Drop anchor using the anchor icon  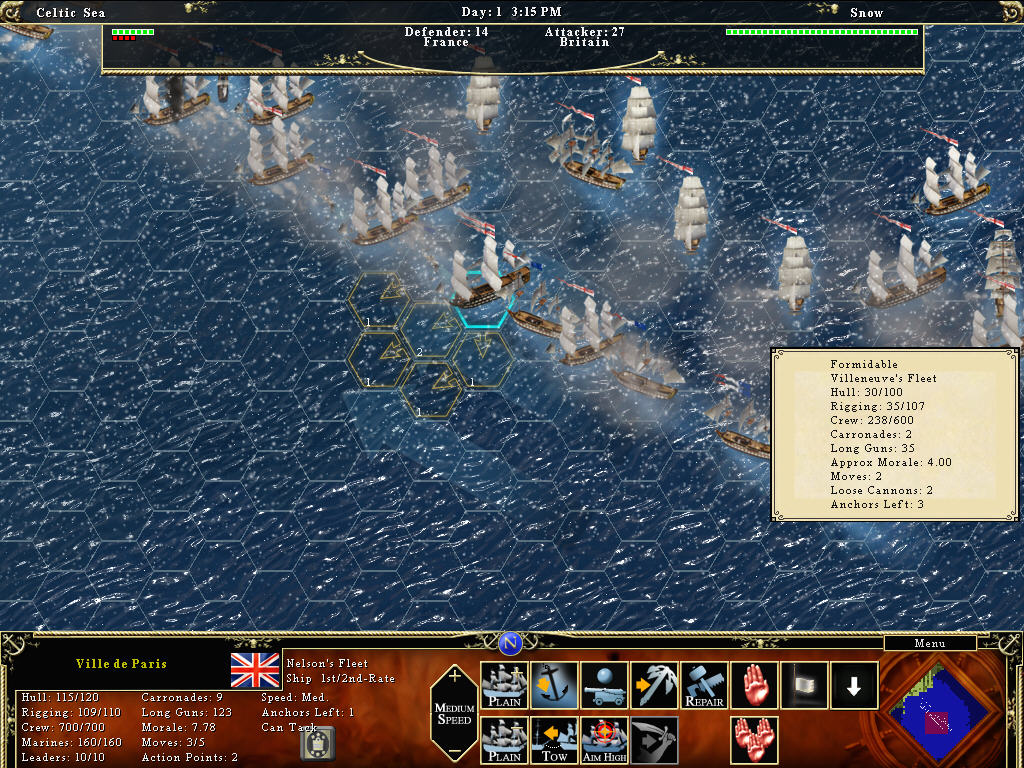[x=555, y=686]
